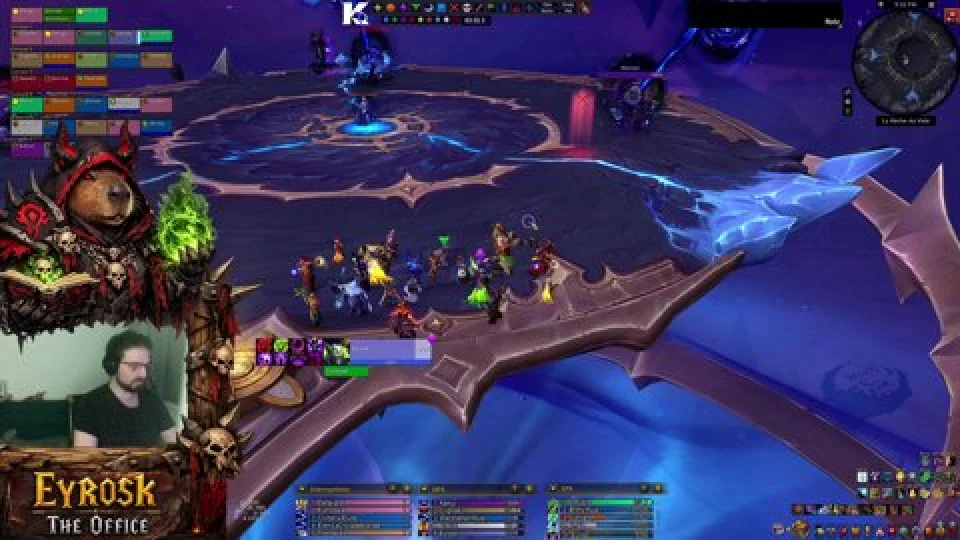960x540 pixels.
Task: Click the green bar beneath the demon portrait
Action: point(345,371)
